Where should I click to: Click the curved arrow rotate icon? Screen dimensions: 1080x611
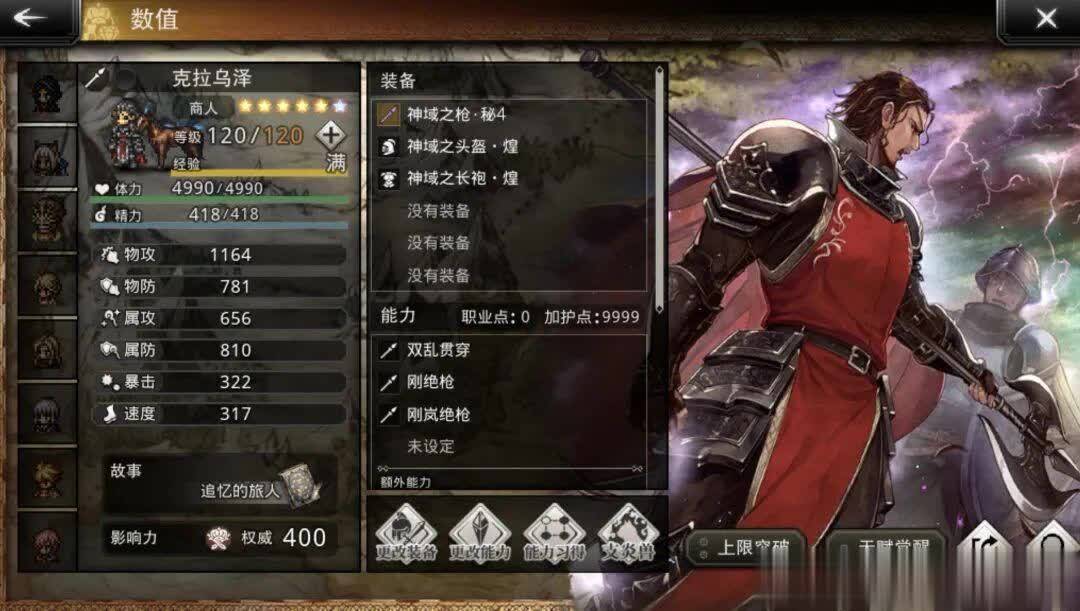click(984, 555)
